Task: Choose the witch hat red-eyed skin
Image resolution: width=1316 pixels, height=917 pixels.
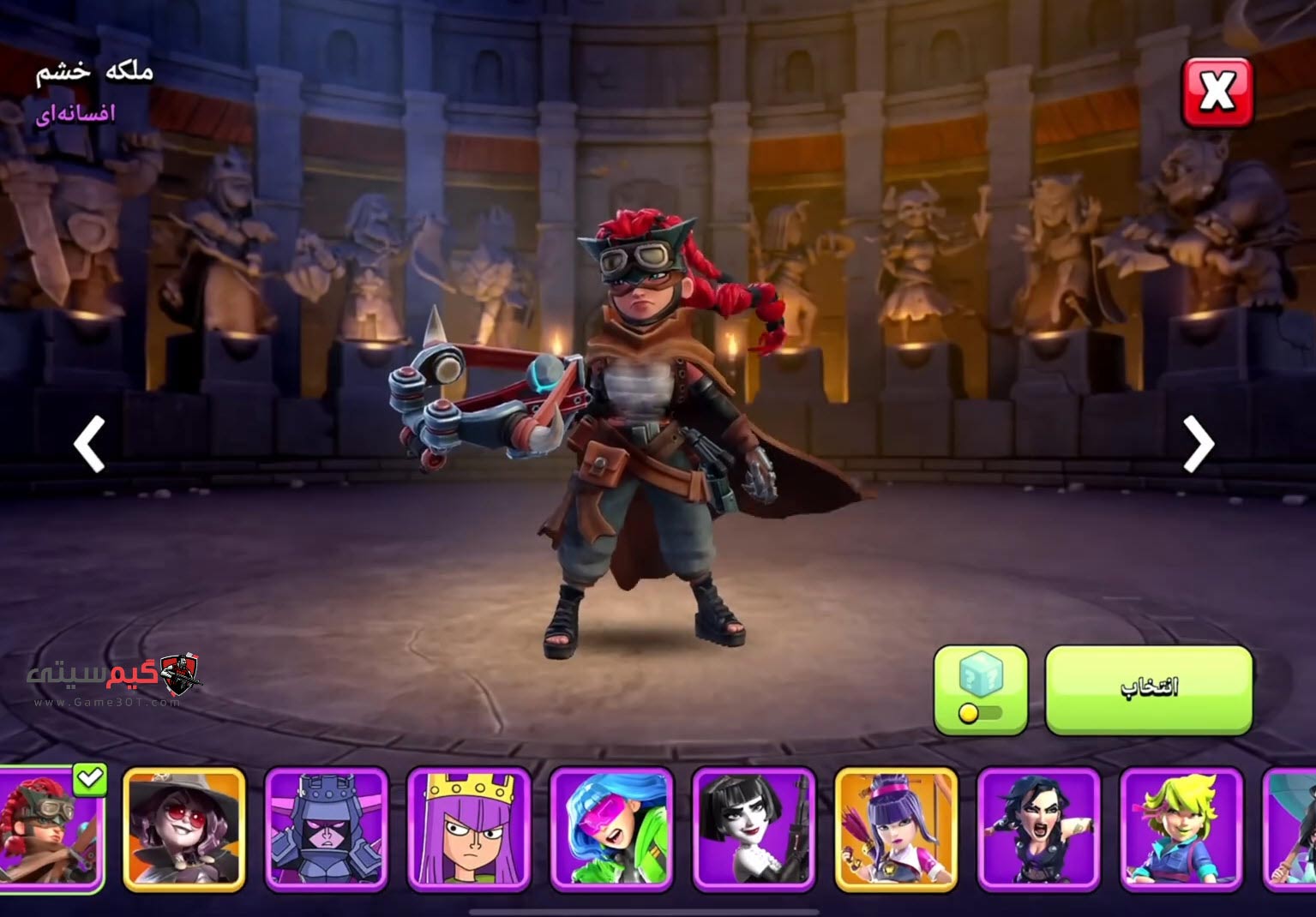Action: tap(184, 828)
